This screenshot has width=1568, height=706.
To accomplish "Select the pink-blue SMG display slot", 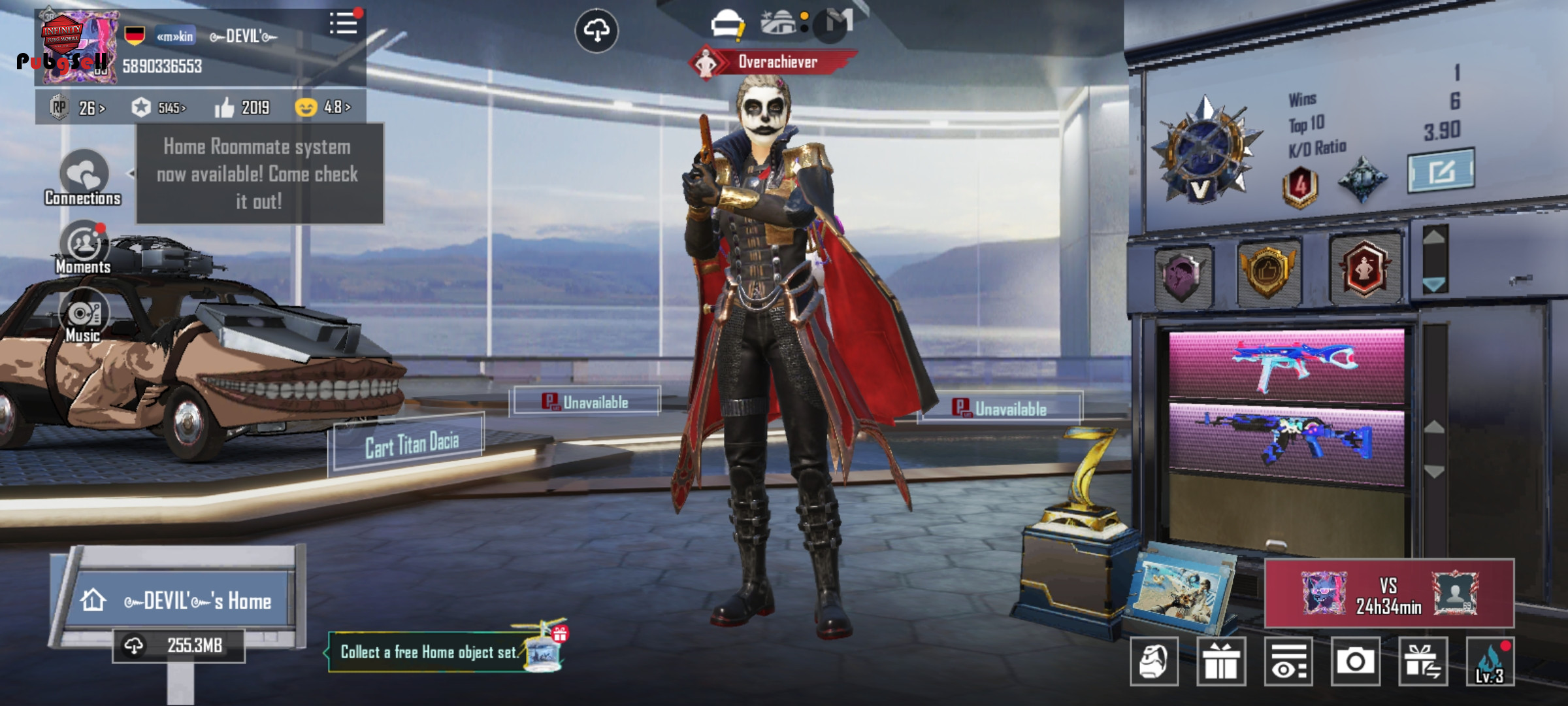I will tap(1286, 365).
